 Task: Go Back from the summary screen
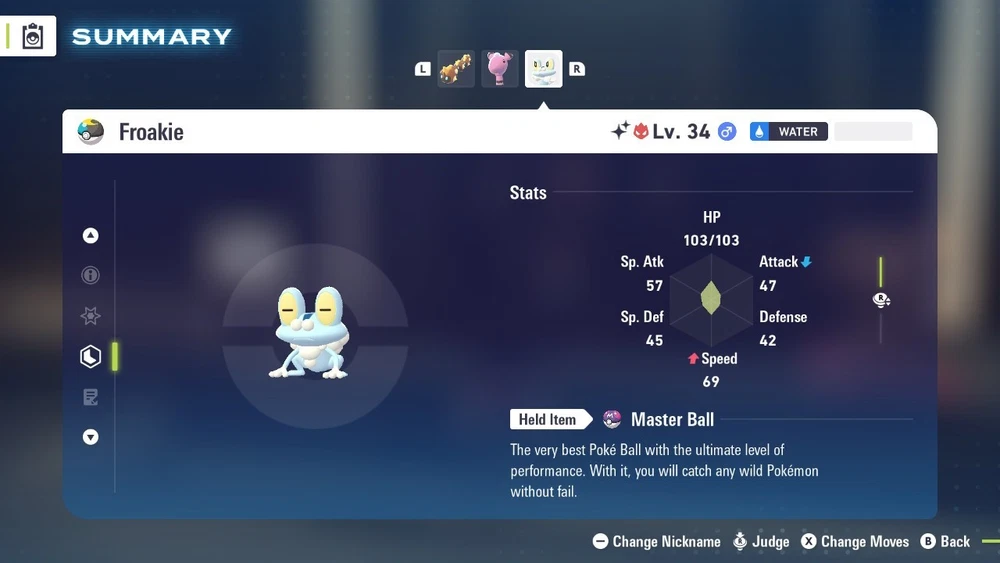point(945,542)
